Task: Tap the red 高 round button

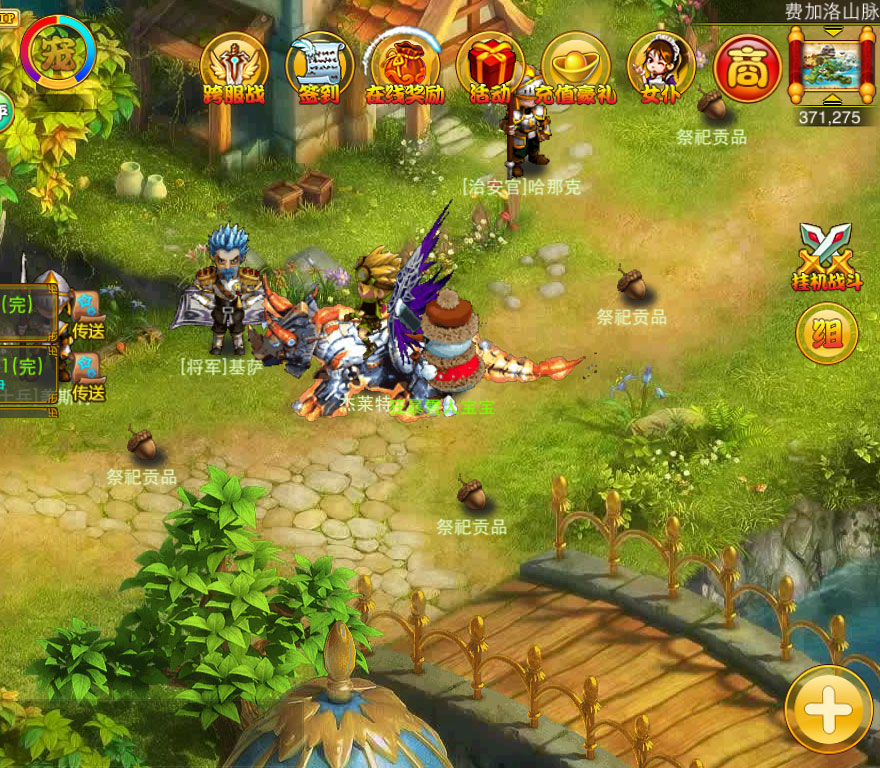Action: point(748,68)
